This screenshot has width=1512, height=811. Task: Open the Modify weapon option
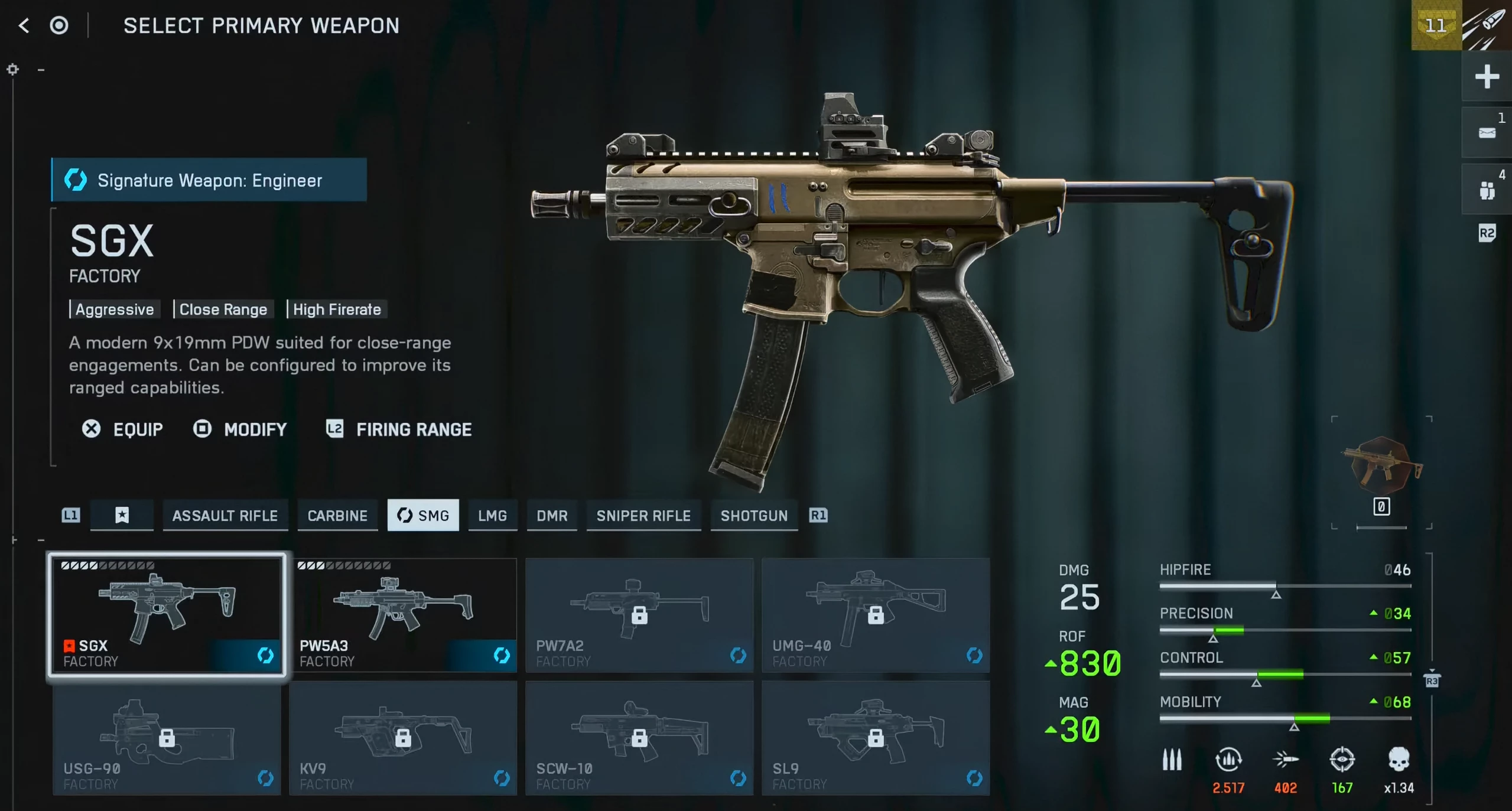coord(240,429)
